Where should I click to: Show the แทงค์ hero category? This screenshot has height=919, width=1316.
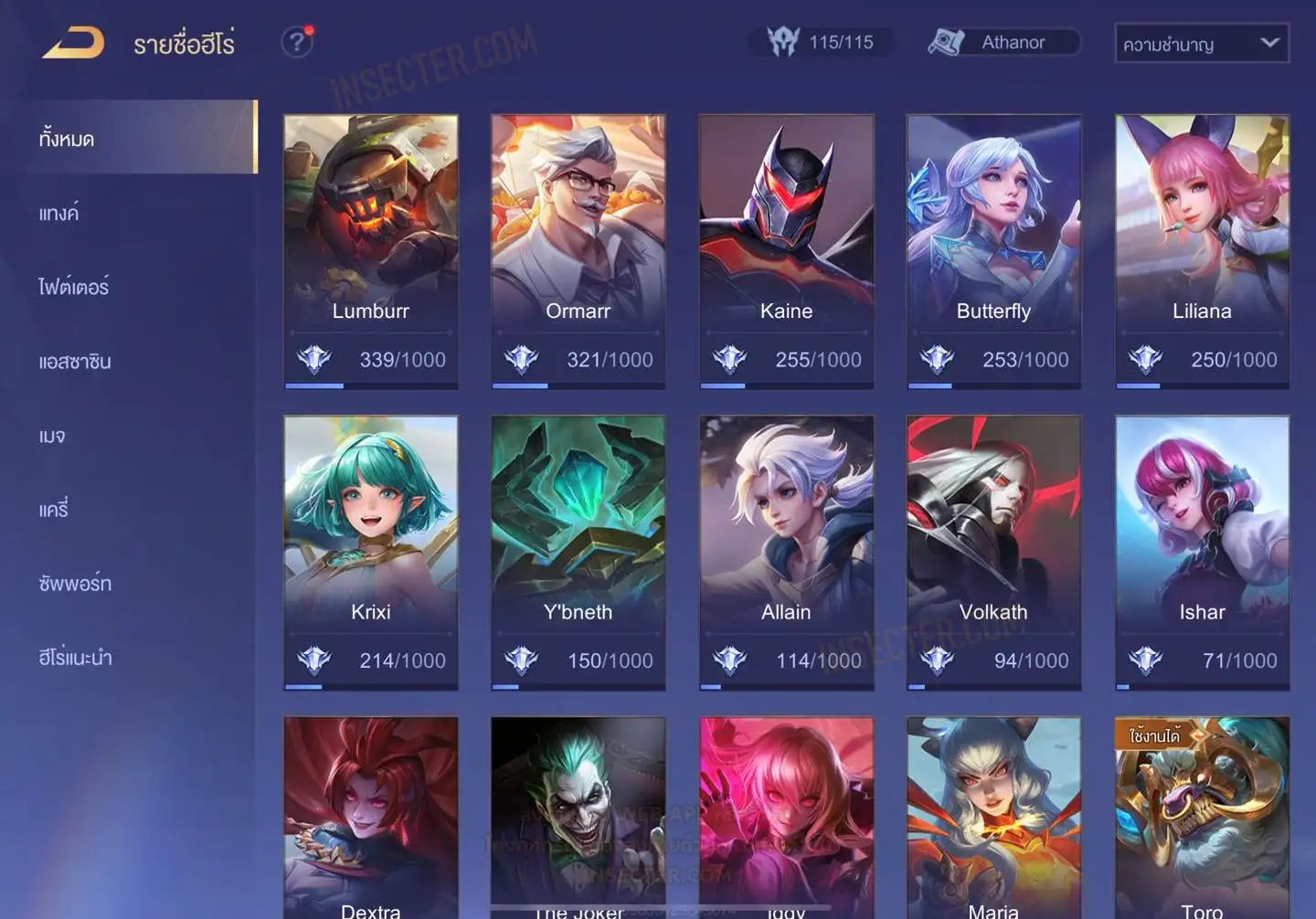tap(58, 213)
